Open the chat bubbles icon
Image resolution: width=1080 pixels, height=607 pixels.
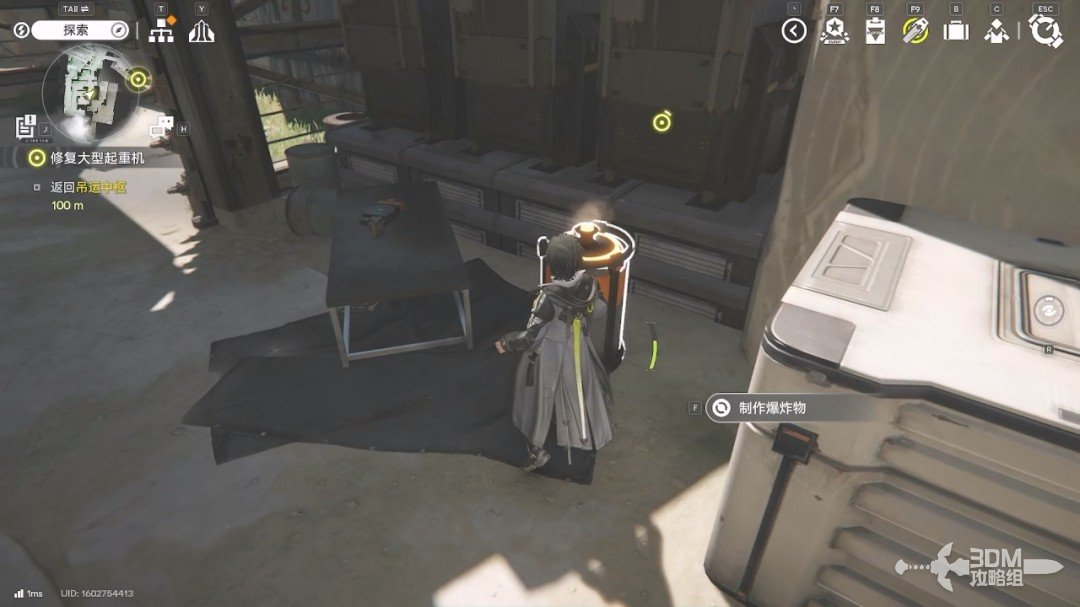(x=161, y=127)
